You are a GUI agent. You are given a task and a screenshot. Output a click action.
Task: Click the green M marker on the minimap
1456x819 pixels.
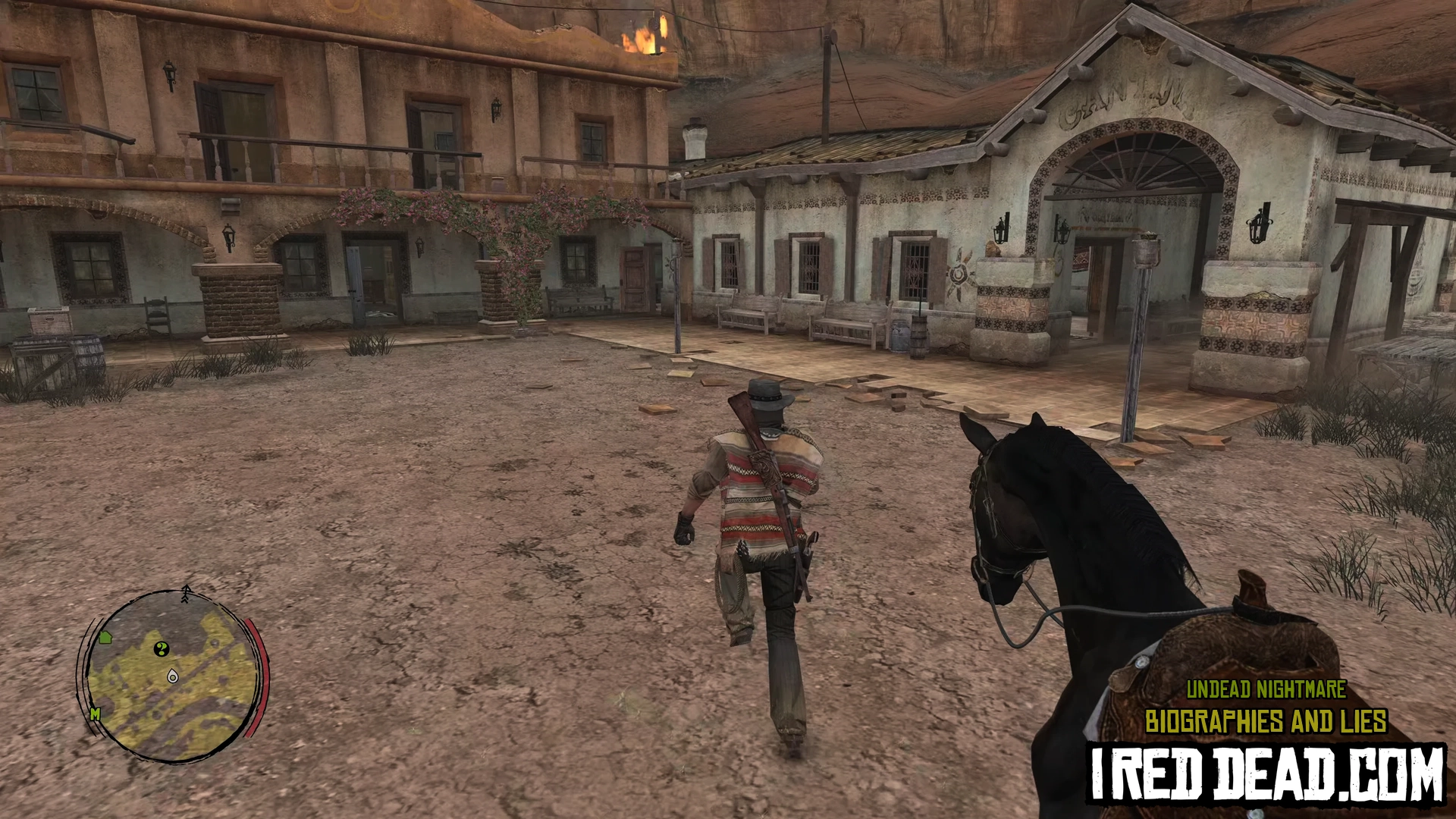[x=95, y=714]
